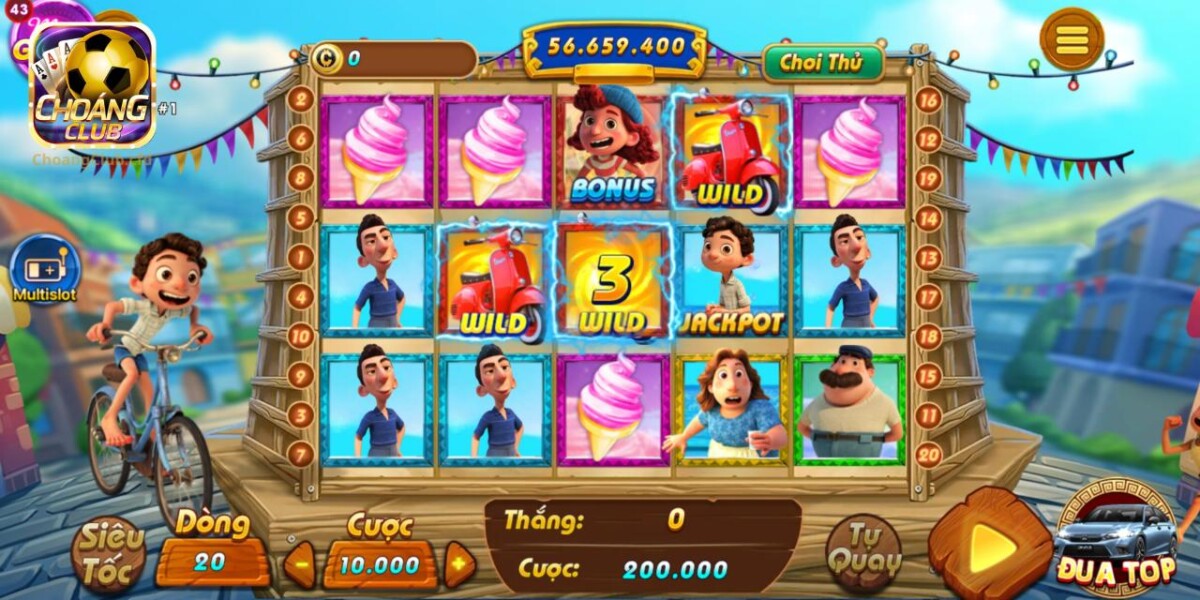Viewport: 1200px width, 600px height.
Task: Select payline number 20 marker
Action: (928, 454)
